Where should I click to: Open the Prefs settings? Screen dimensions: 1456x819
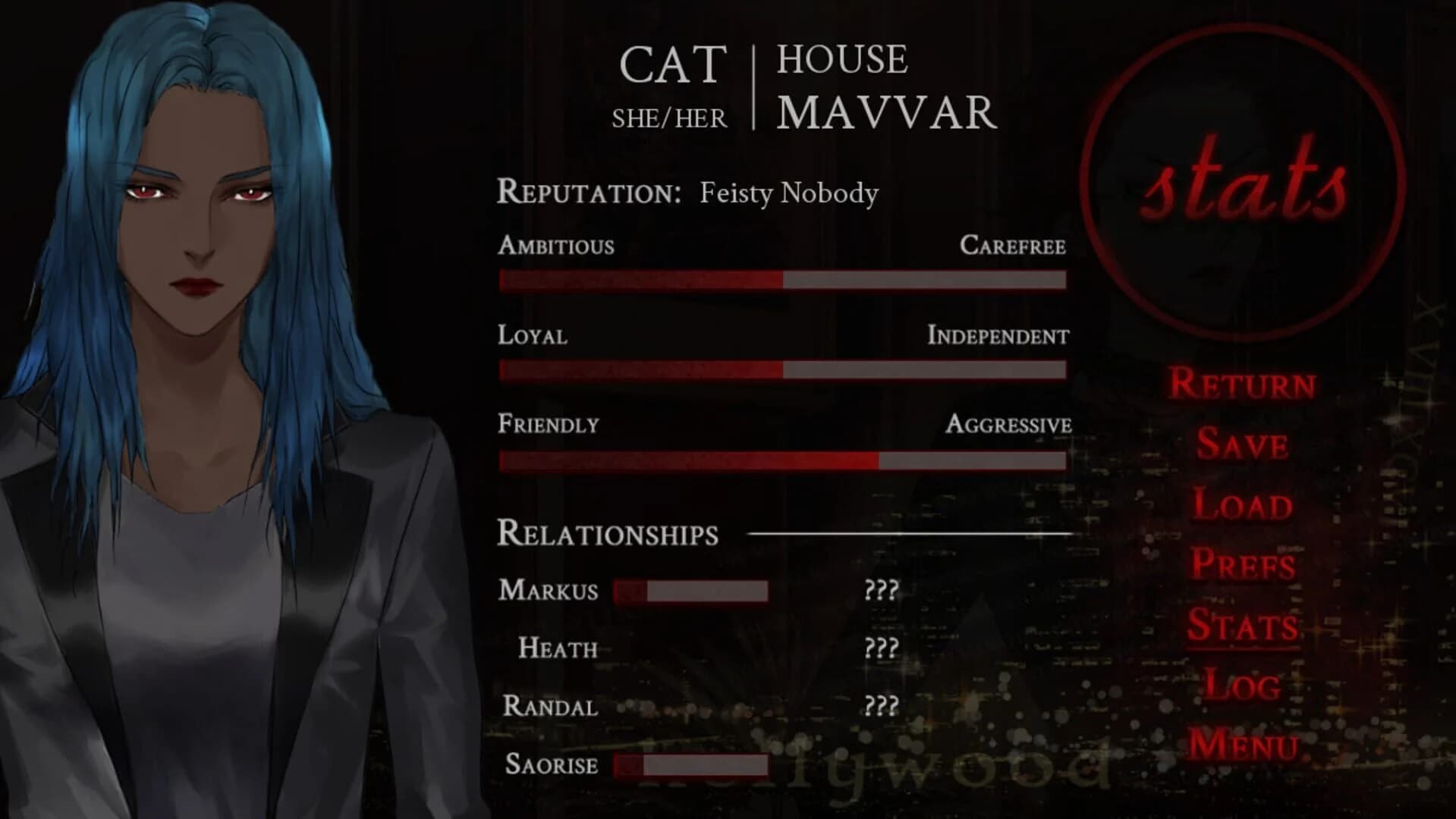(x=1244, y=566)
